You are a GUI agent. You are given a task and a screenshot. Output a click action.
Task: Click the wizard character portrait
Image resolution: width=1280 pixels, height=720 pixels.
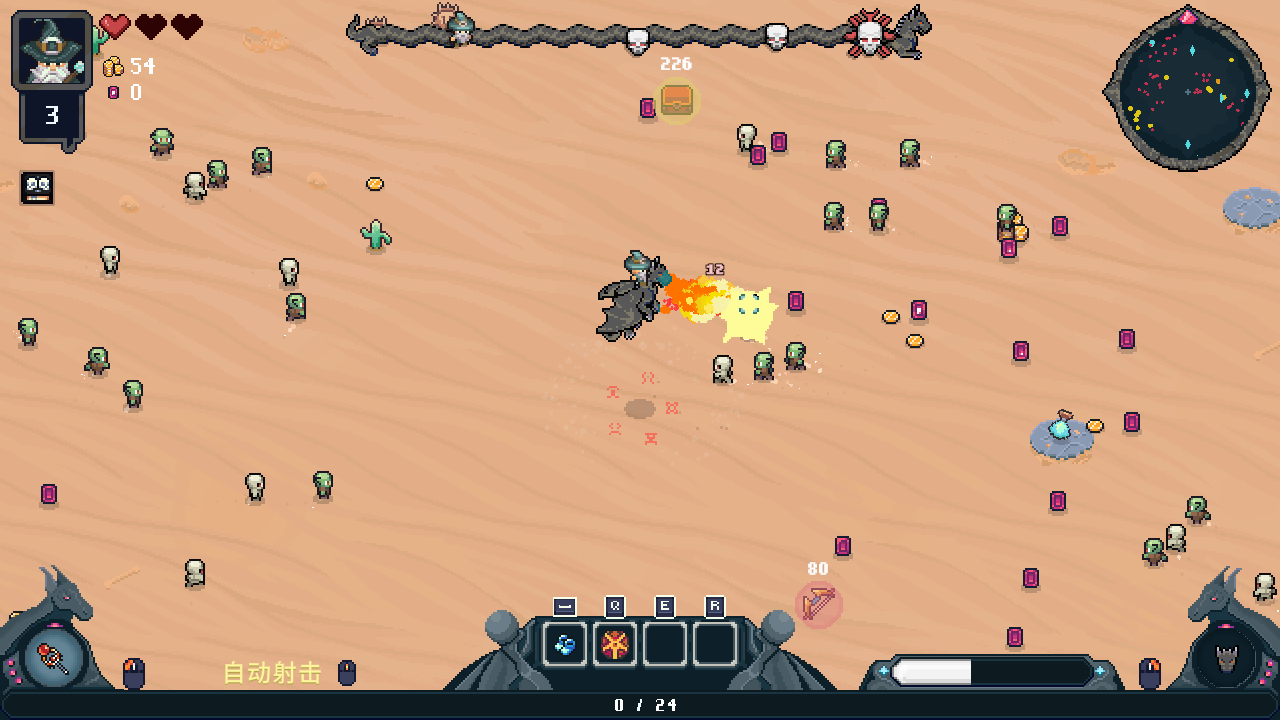pyautogui.click(x=51, y=50)
